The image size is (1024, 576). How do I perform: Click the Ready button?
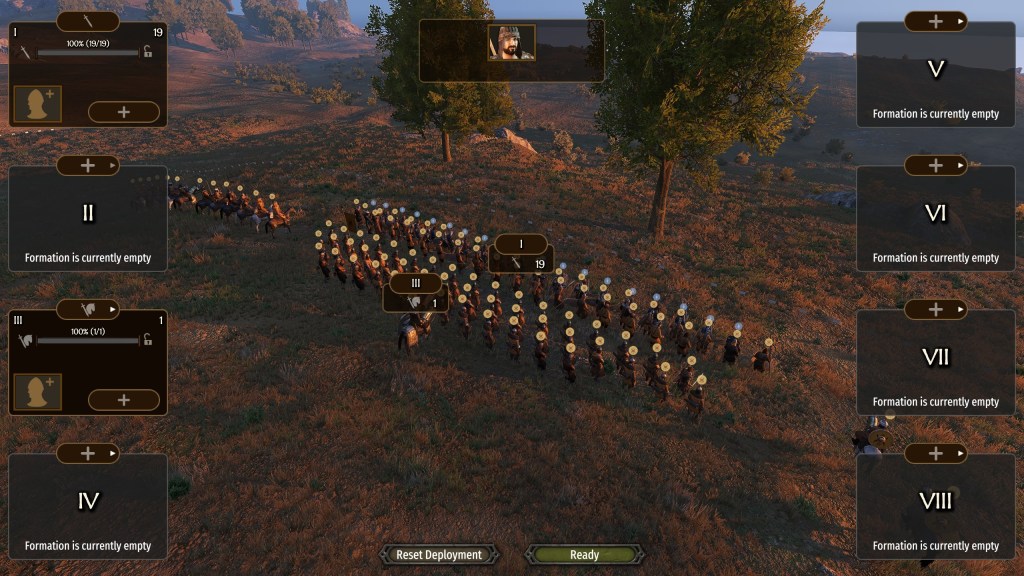pyautogui.click(x=585, y=555)
